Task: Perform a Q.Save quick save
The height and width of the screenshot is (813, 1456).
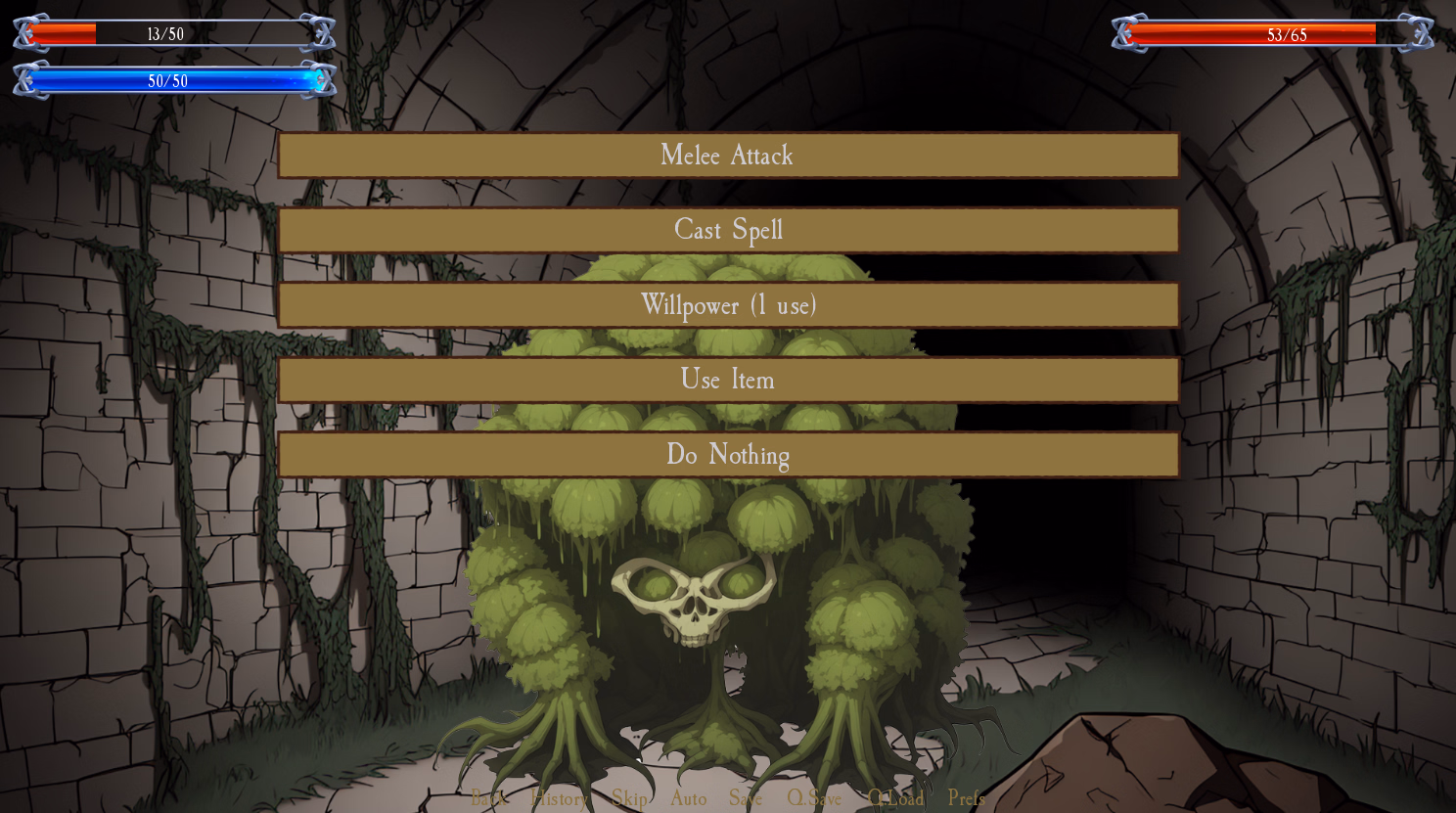Action: (813, 799)
